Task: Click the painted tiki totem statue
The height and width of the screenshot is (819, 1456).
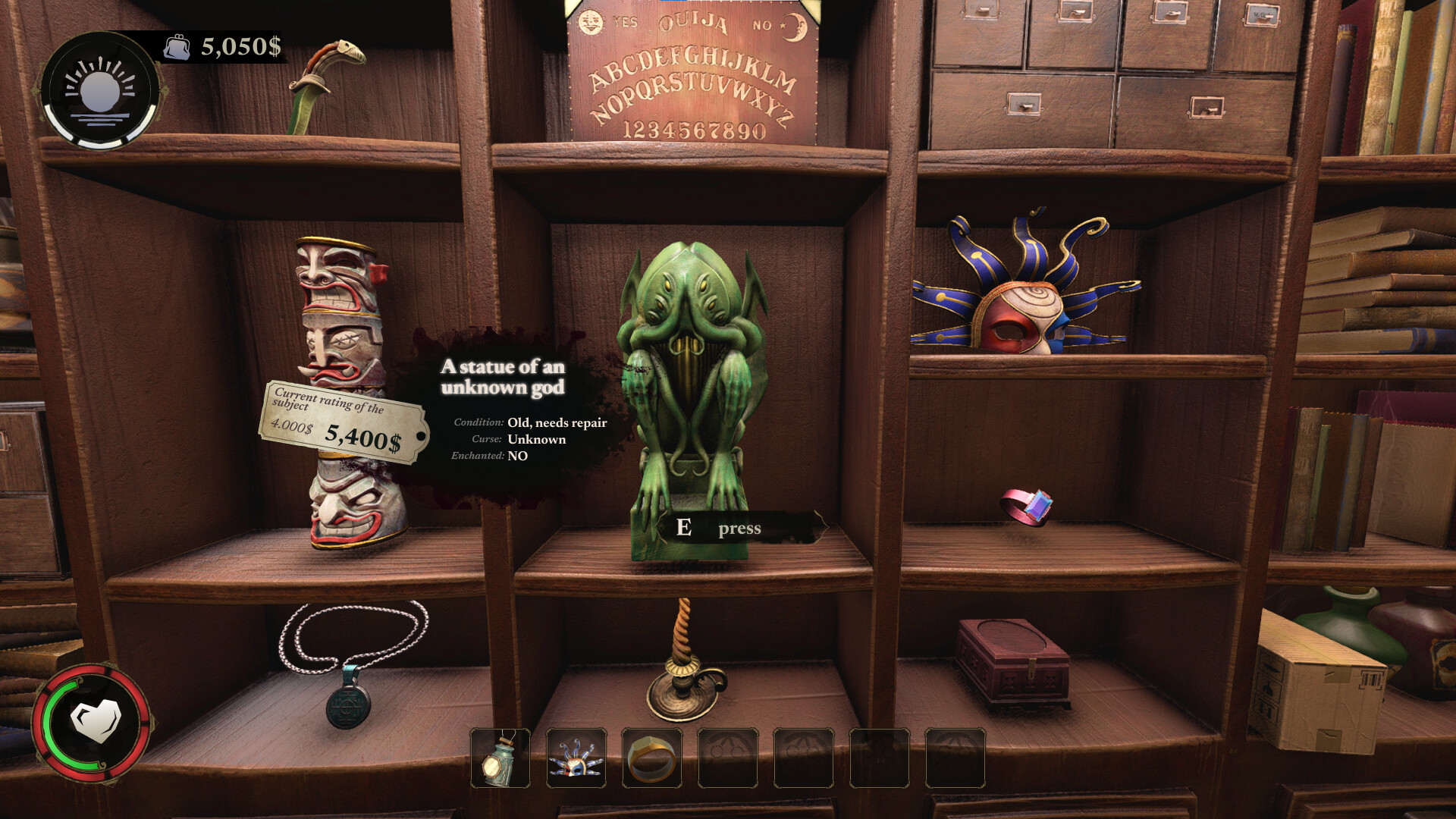Action: (341, 303)
